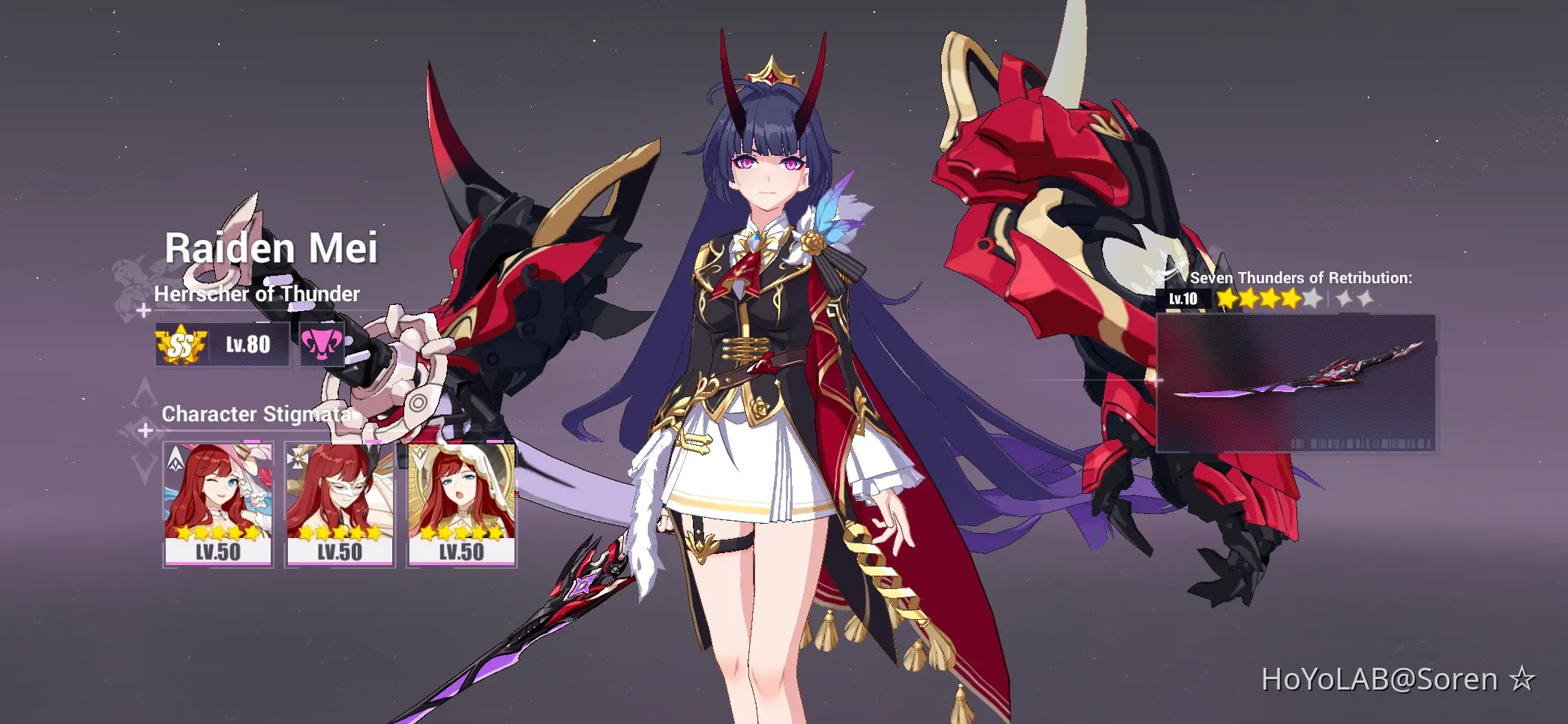The height and width of the screenshot is (724, 1568).
Task: Toggle the faded star after the rating divider
Action: [1343, 298]
